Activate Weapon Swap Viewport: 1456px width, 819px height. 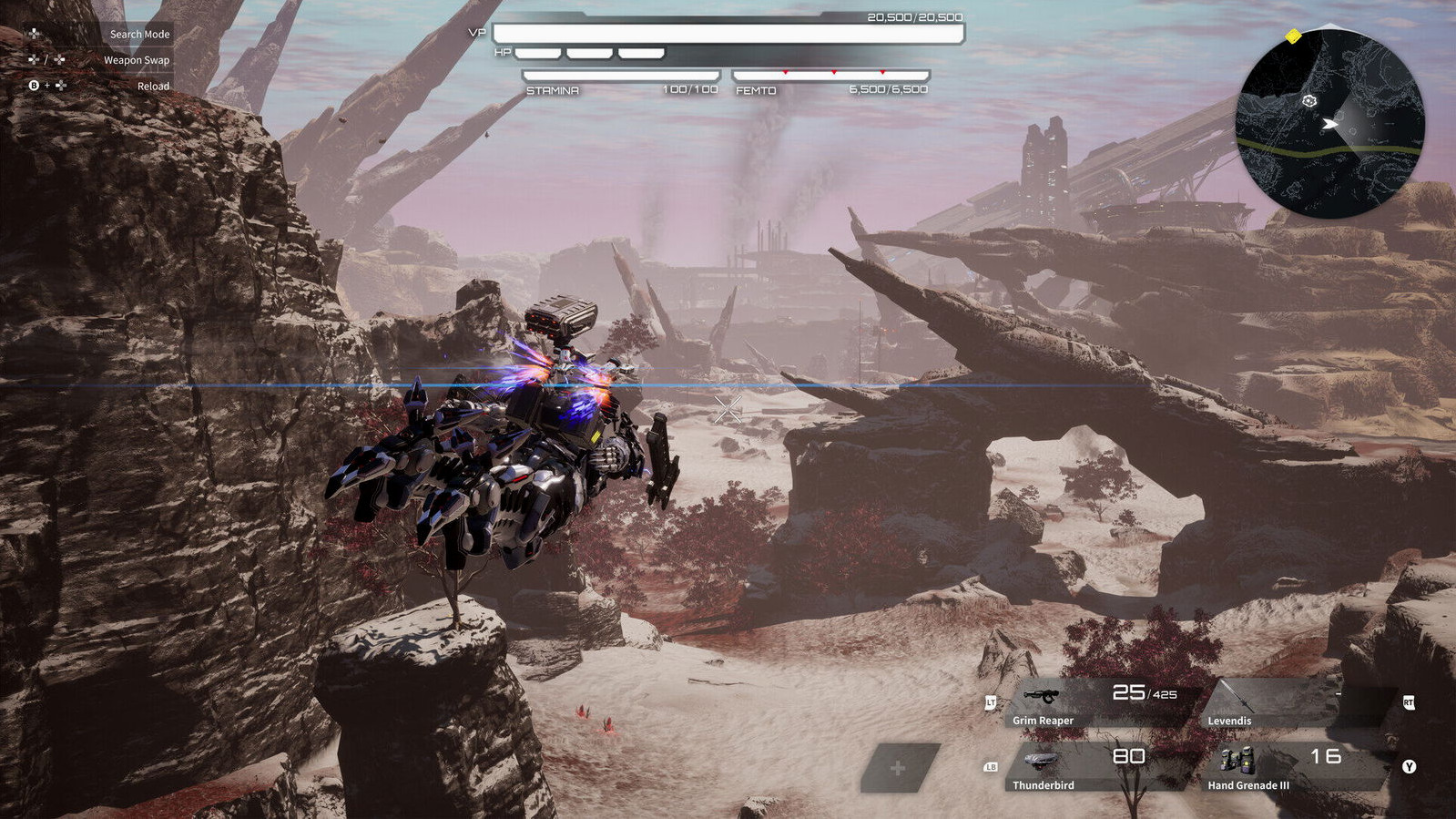click(137, 60)
